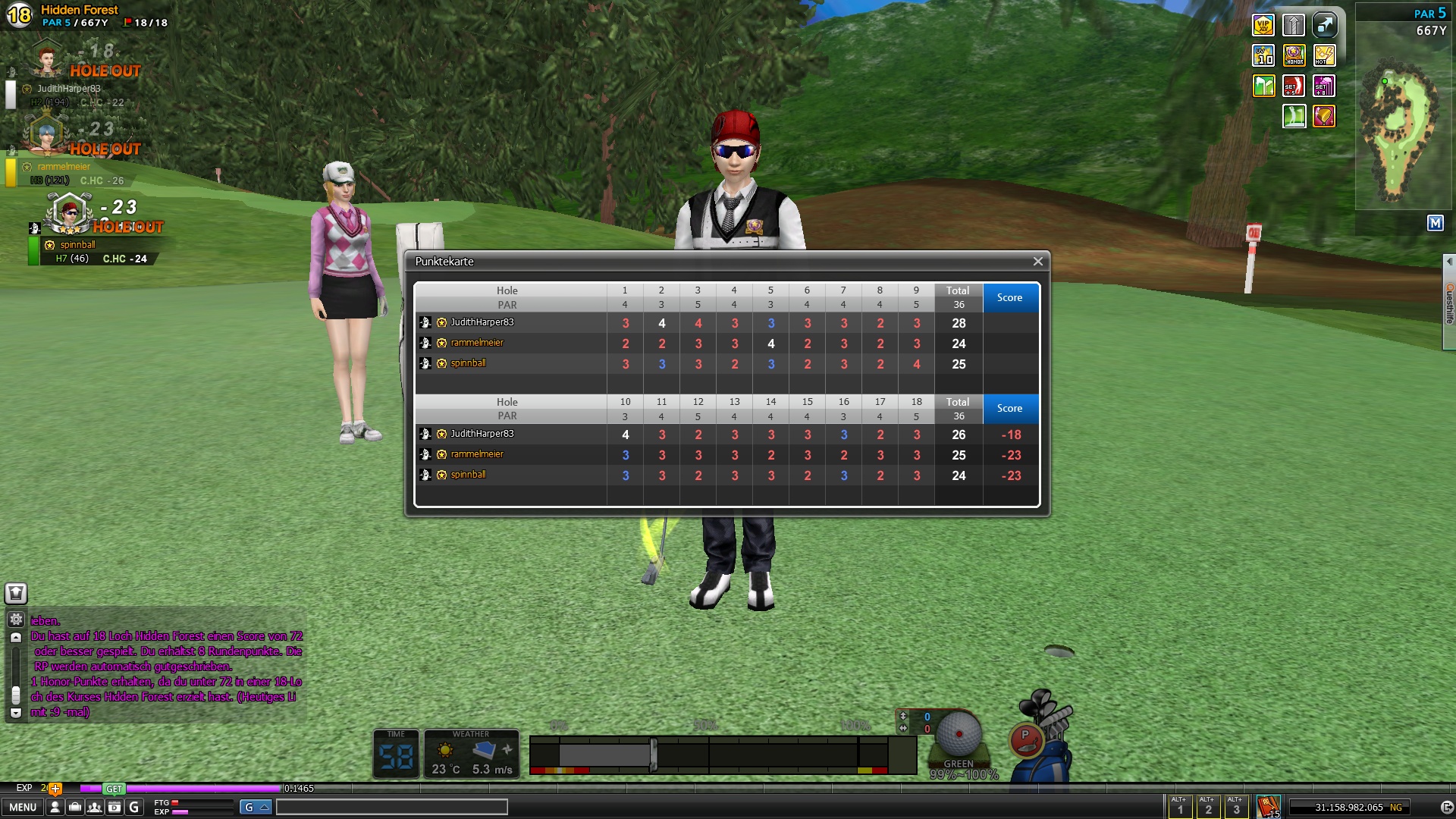
Task: Select the HONOR buff icon
Action: coord(1294,55)
